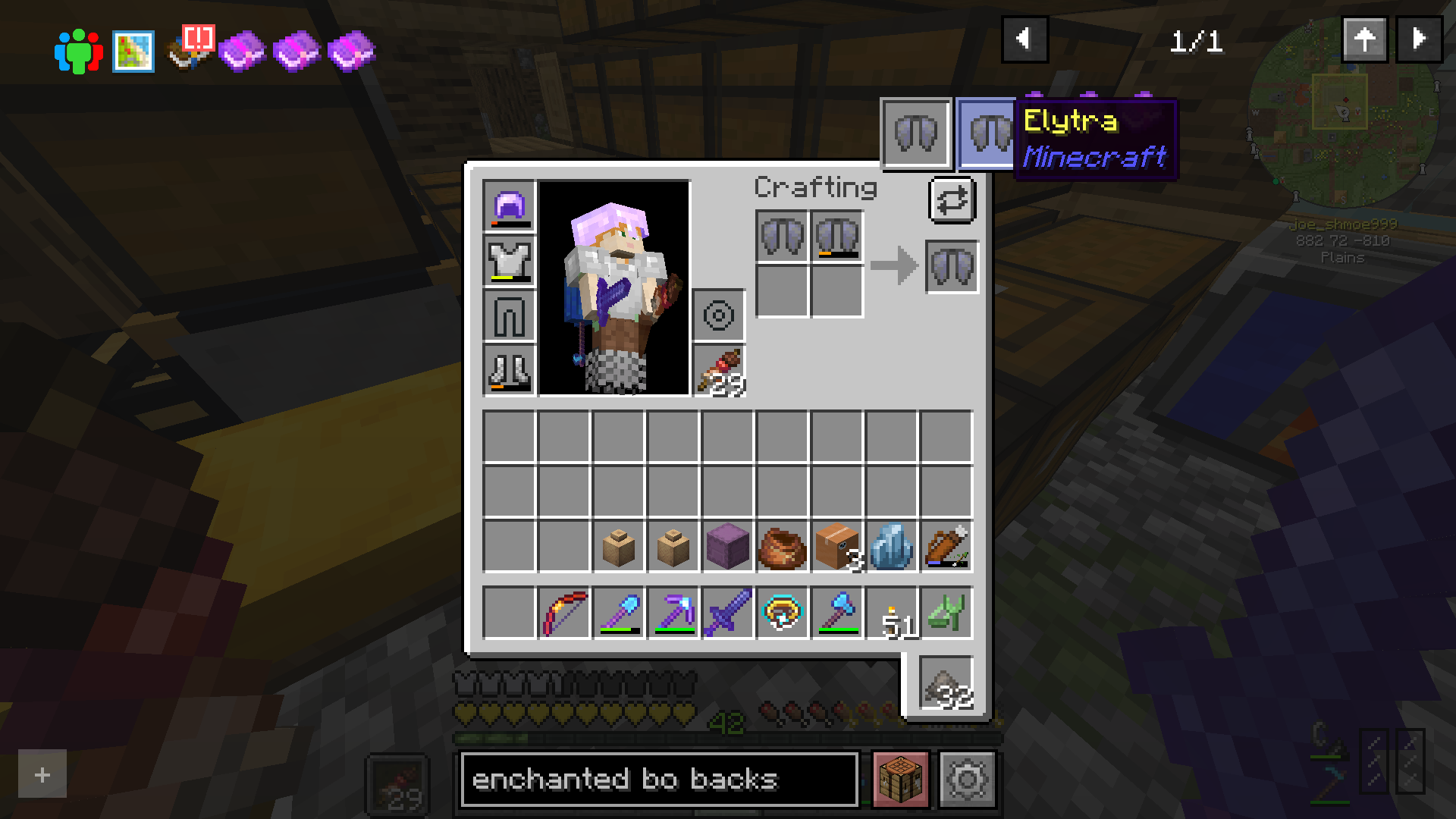1456x819 pixels.
Task: Toggle the recipe swap arrows above the crafting arrow
Action: pyautogui.click(x=952, y=200)
